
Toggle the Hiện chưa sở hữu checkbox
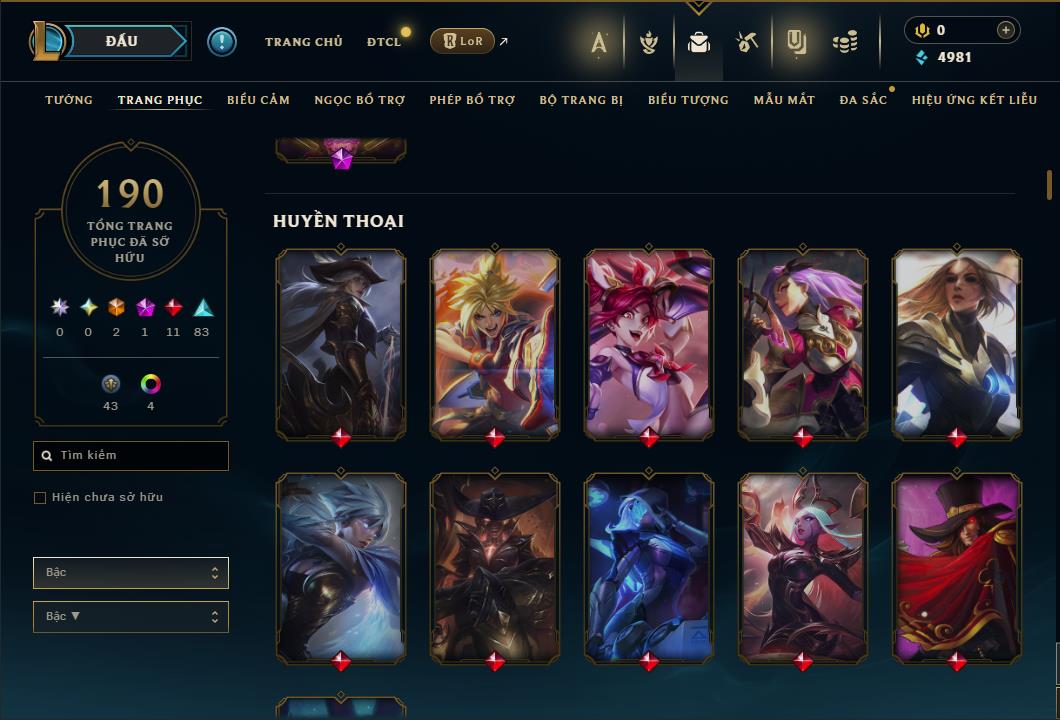(40, 498)
